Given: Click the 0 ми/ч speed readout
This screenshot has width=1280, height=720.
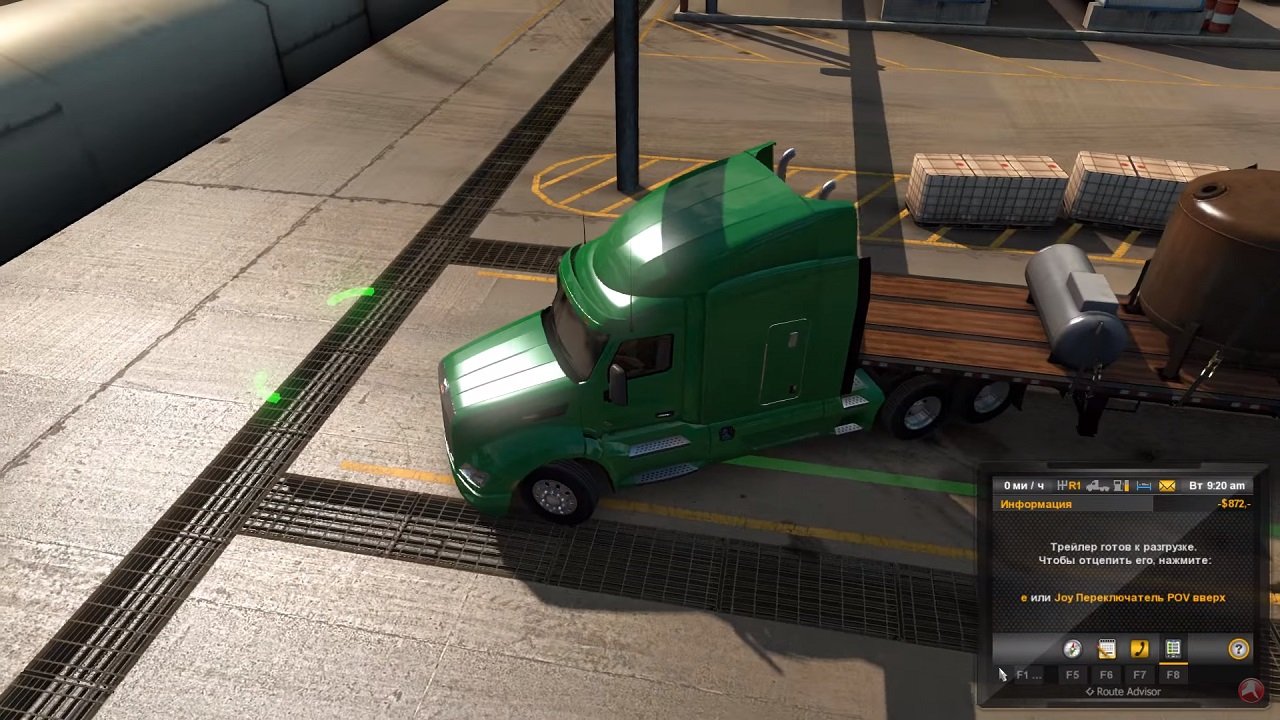Looking at the screenshot, I should click(x=1024, y=485).
